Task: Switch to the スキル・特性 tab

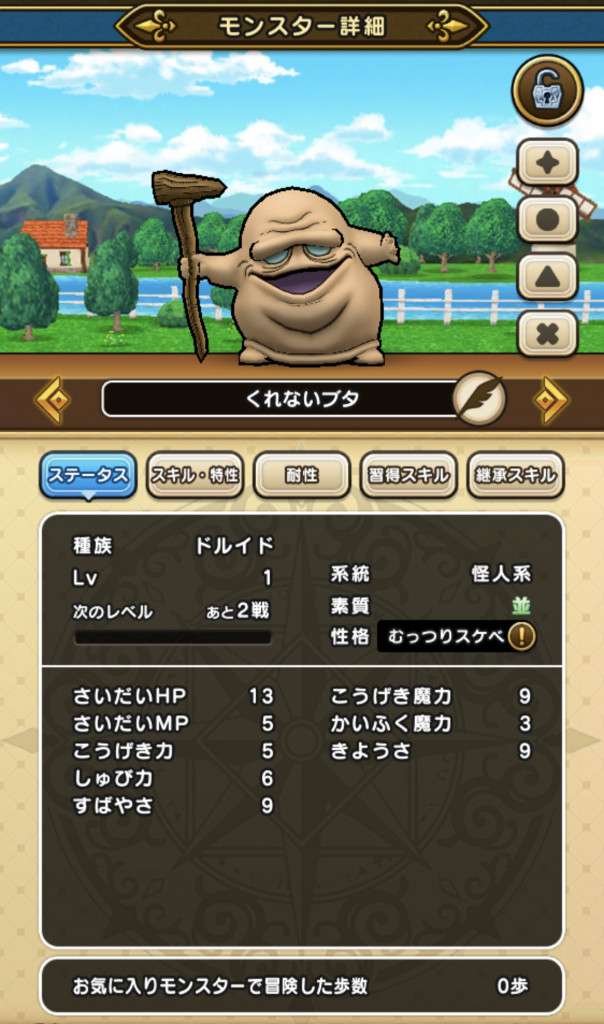Action: (x=195, y=475)
